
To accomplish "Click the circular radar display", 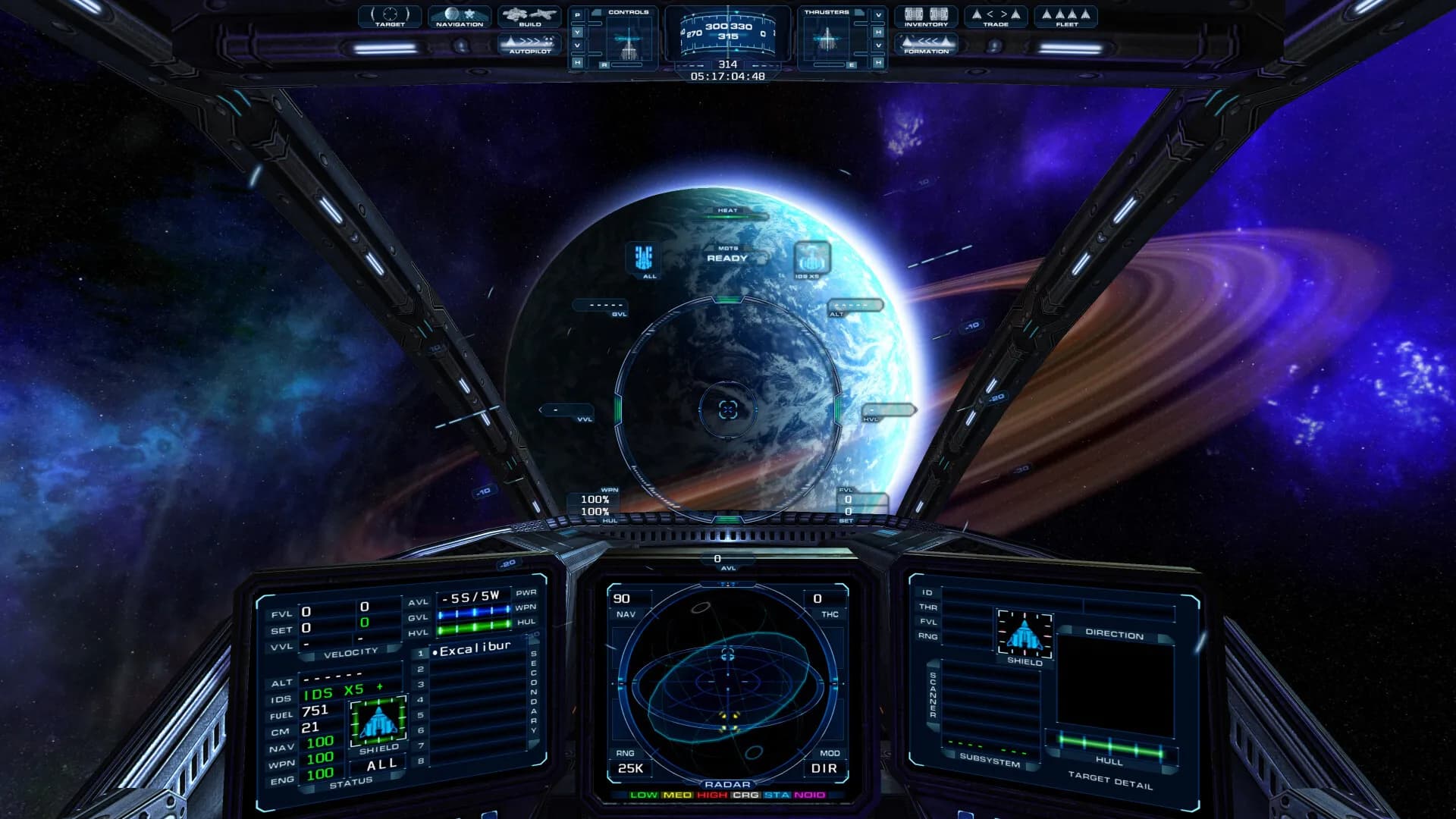I will (x=727, y=684).
